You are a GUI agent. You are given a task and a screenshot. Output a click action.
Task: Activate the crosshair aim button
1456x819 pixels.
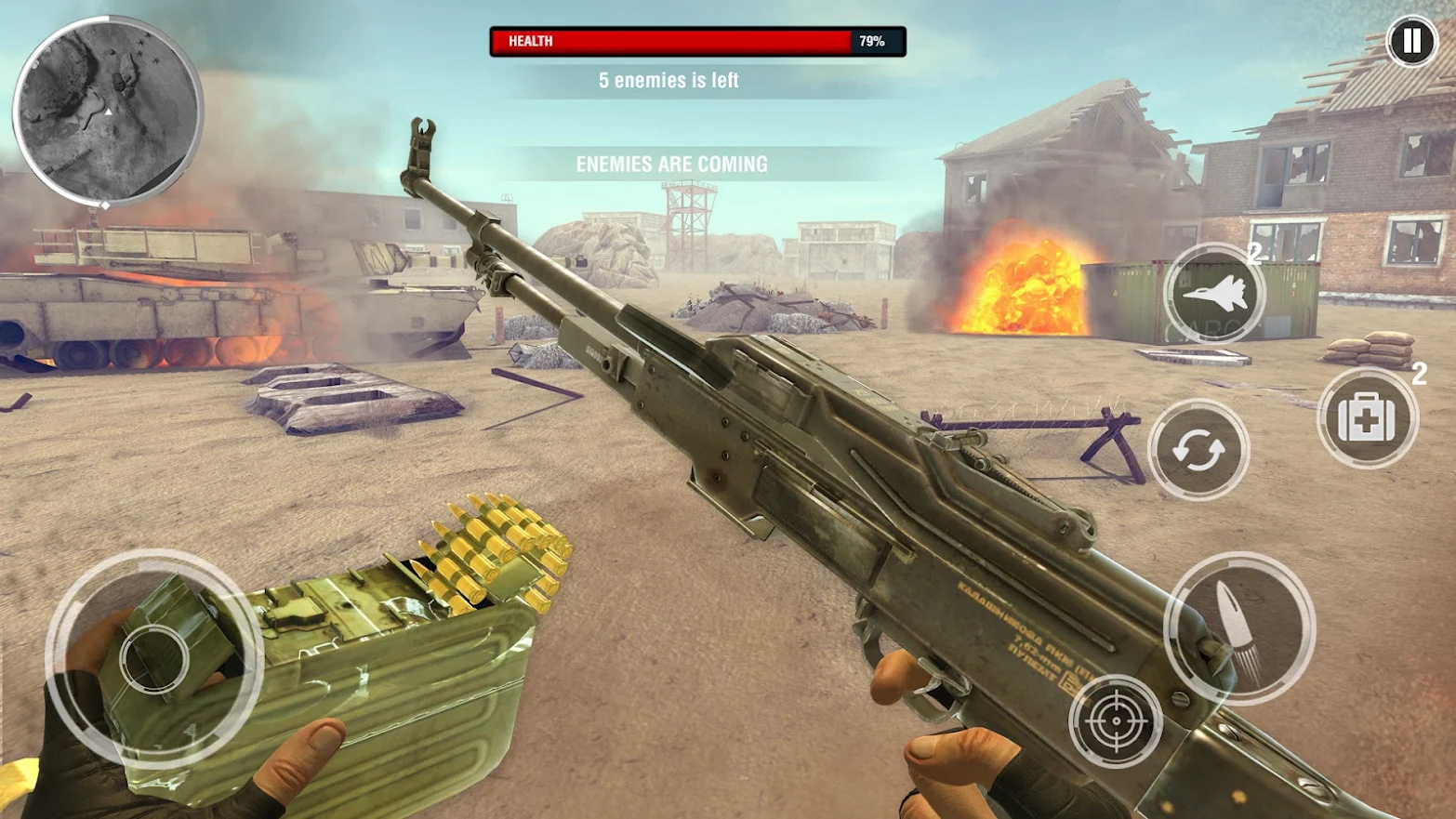tap(1116, 720)
